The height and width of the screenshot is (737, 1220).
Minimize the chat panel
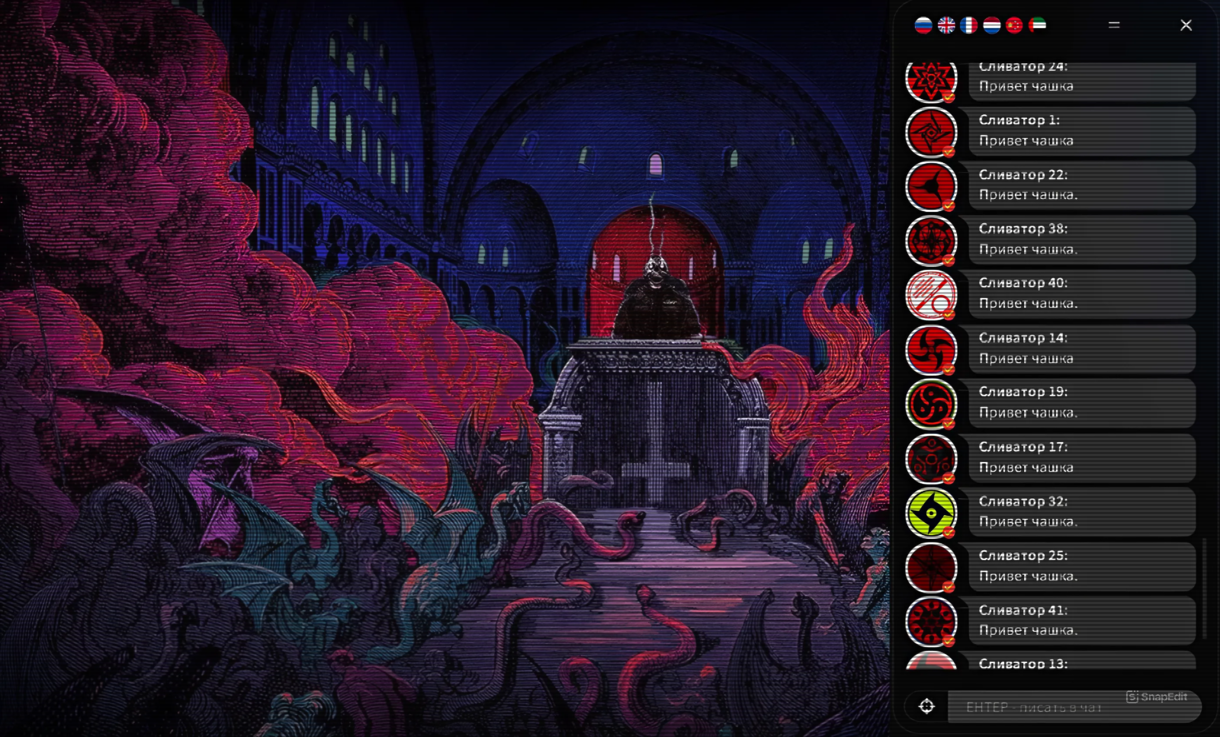[x=1114, y=25]
